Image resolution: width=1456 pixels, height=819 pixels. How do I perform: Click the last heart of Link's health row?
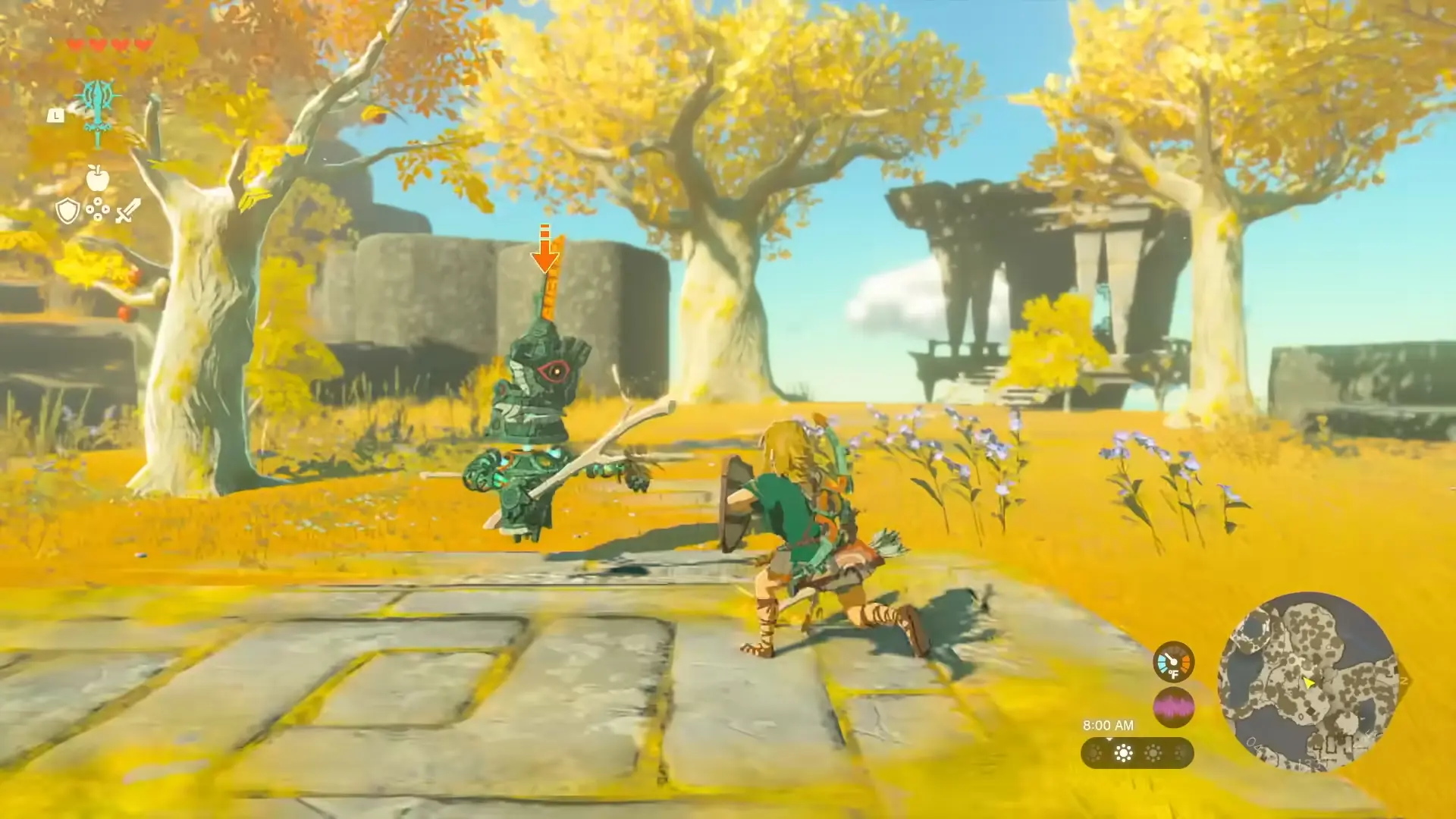click(143, 43)
